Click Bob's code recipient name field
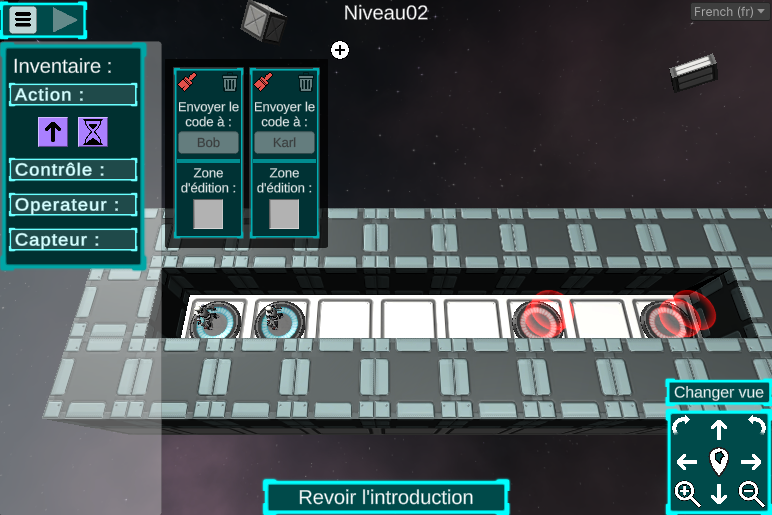Screen dimensions: 772x515 tap(208, 143)
